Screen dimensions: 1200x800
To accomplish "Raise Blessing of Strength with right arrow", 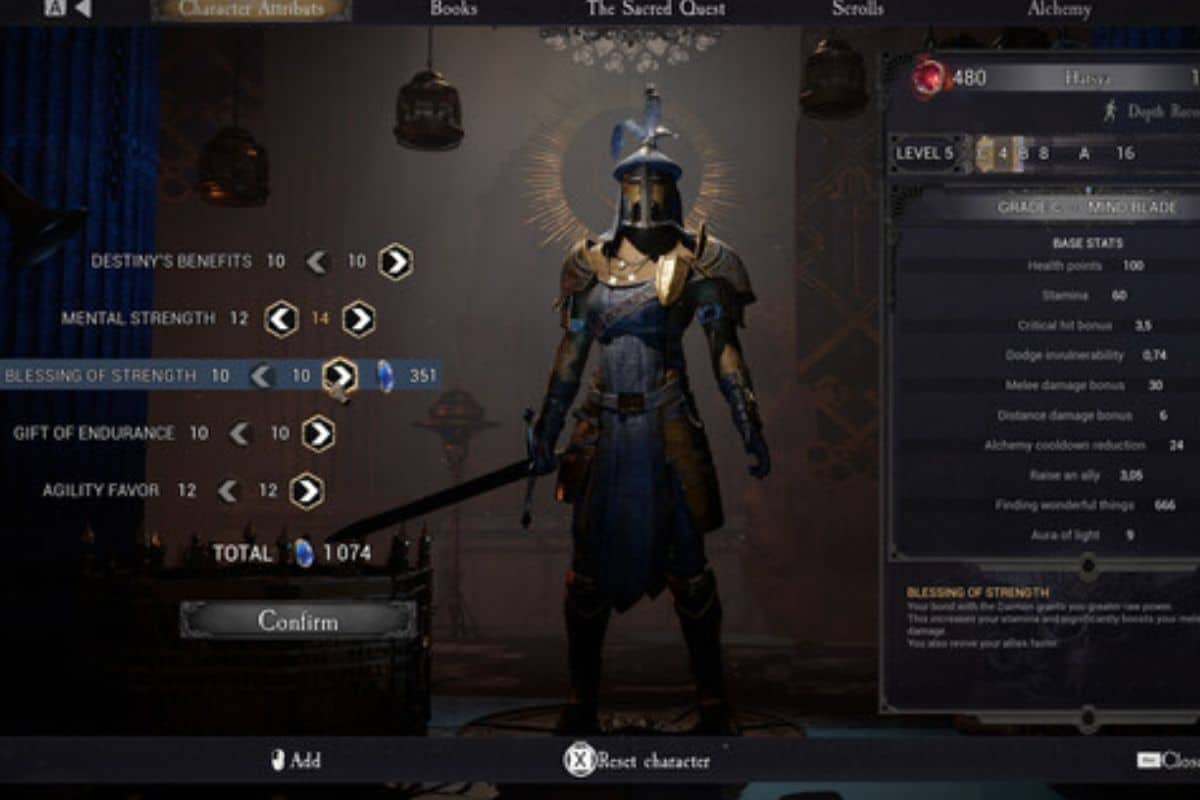I will click(x=341, y=376).
